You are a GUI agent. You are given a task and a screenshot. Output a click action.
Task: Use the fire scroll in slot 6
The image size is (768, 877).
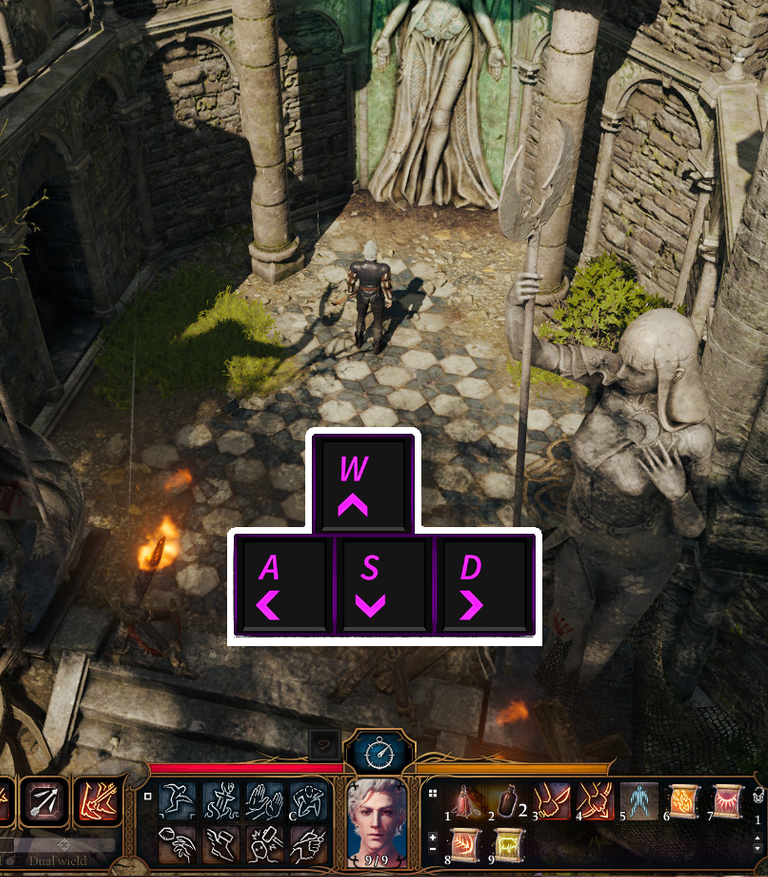click(x=684, y=802)
